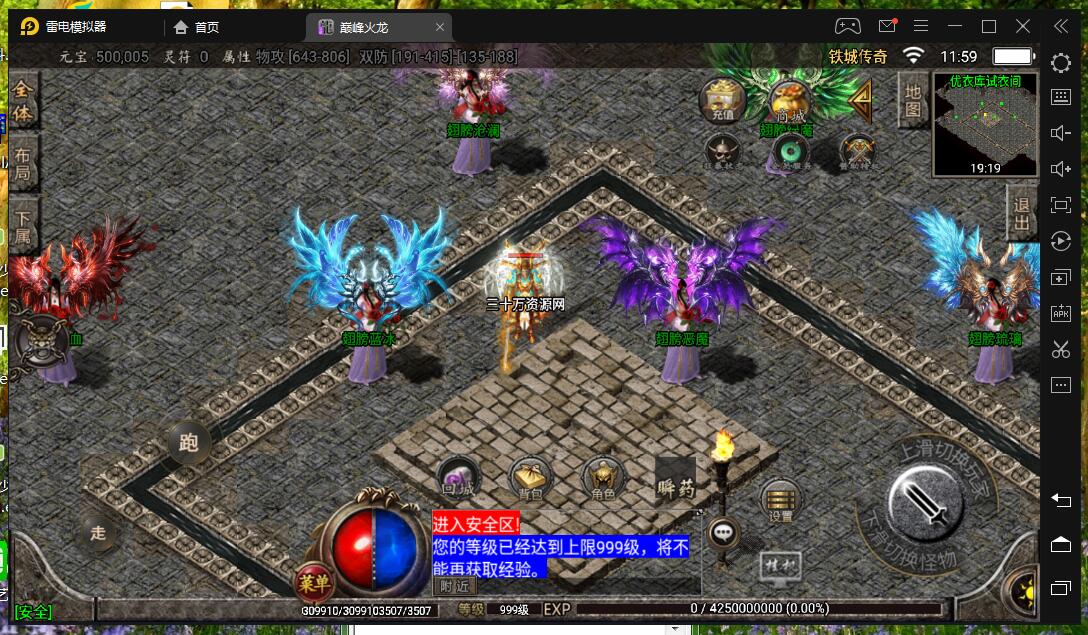Tap the 退出 exit button

(1021, 213)
